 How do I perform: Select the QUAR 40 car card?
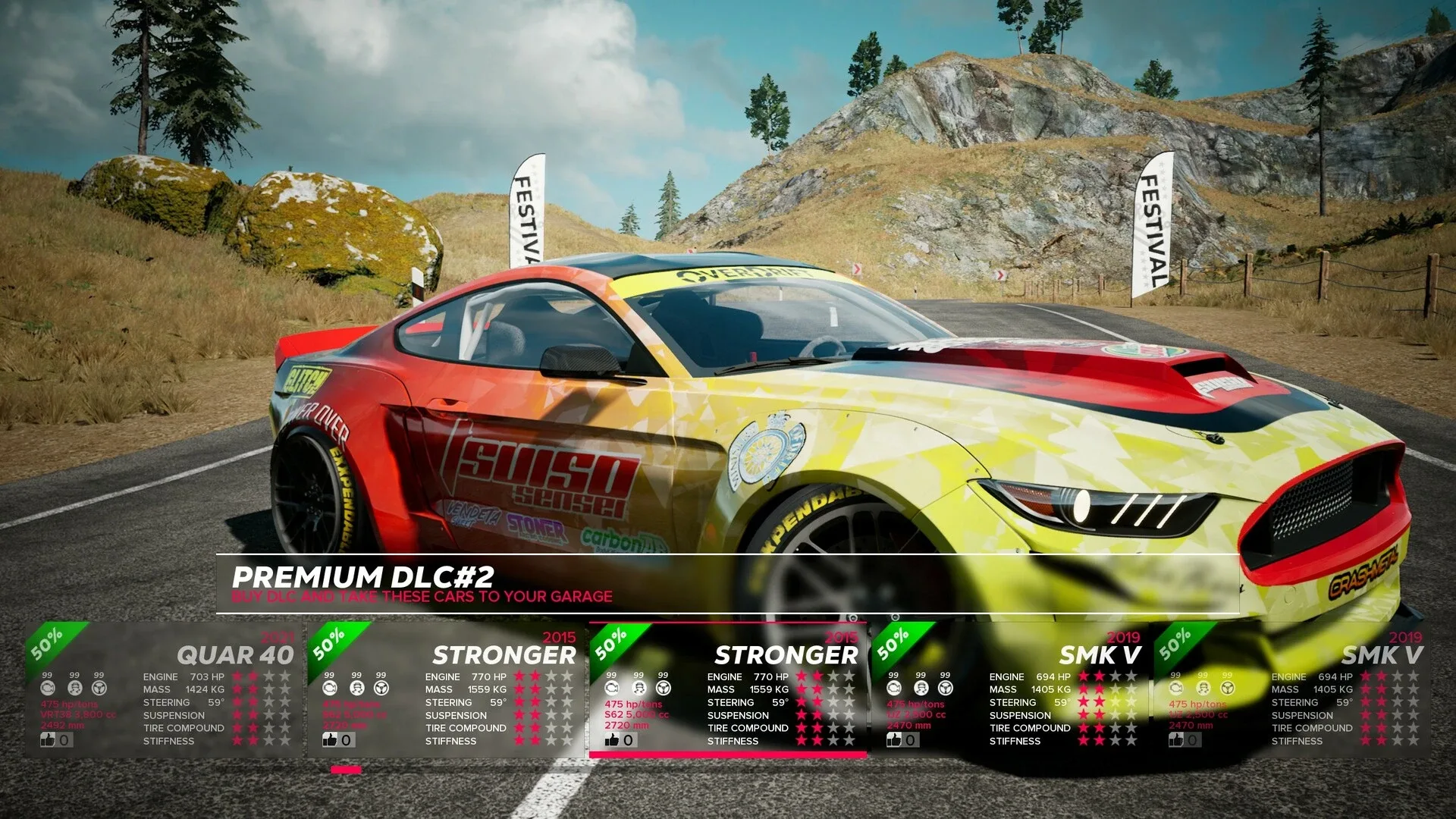pyautogui.click(x=163, y=690)
